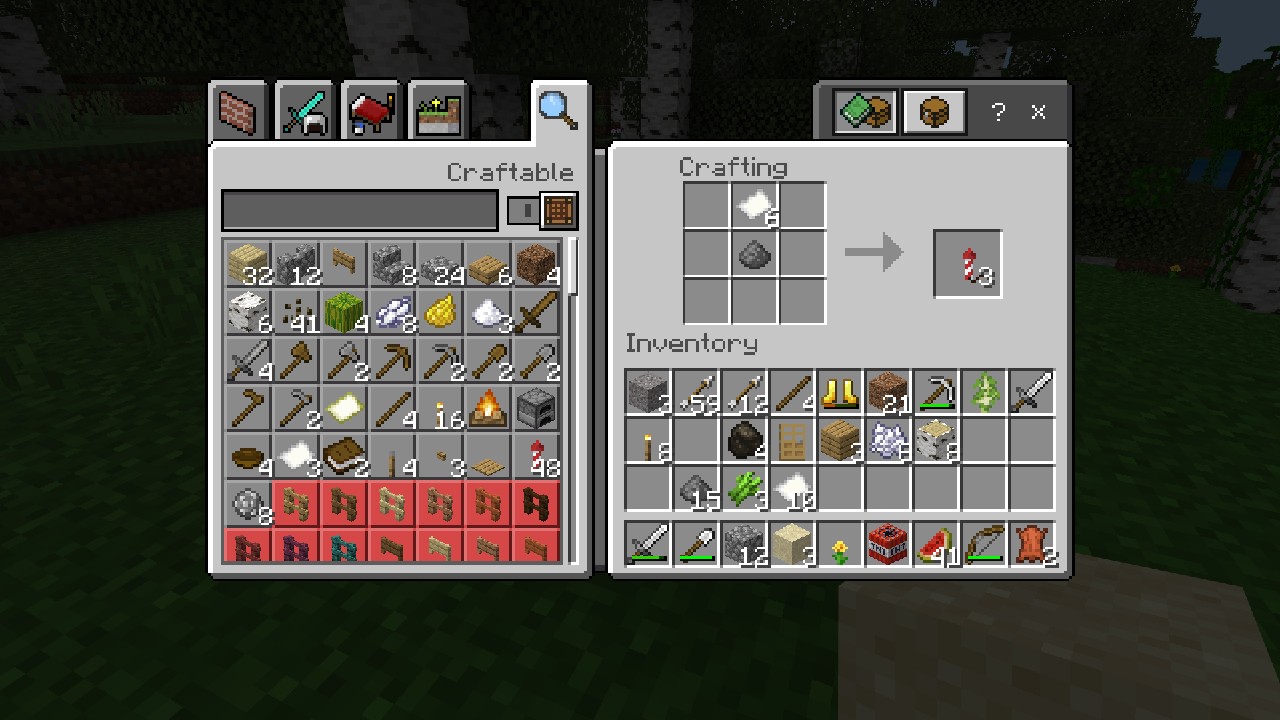1280x720 pixels.
Task: Take the firework rocket from output slot
Action: point(966,263)
